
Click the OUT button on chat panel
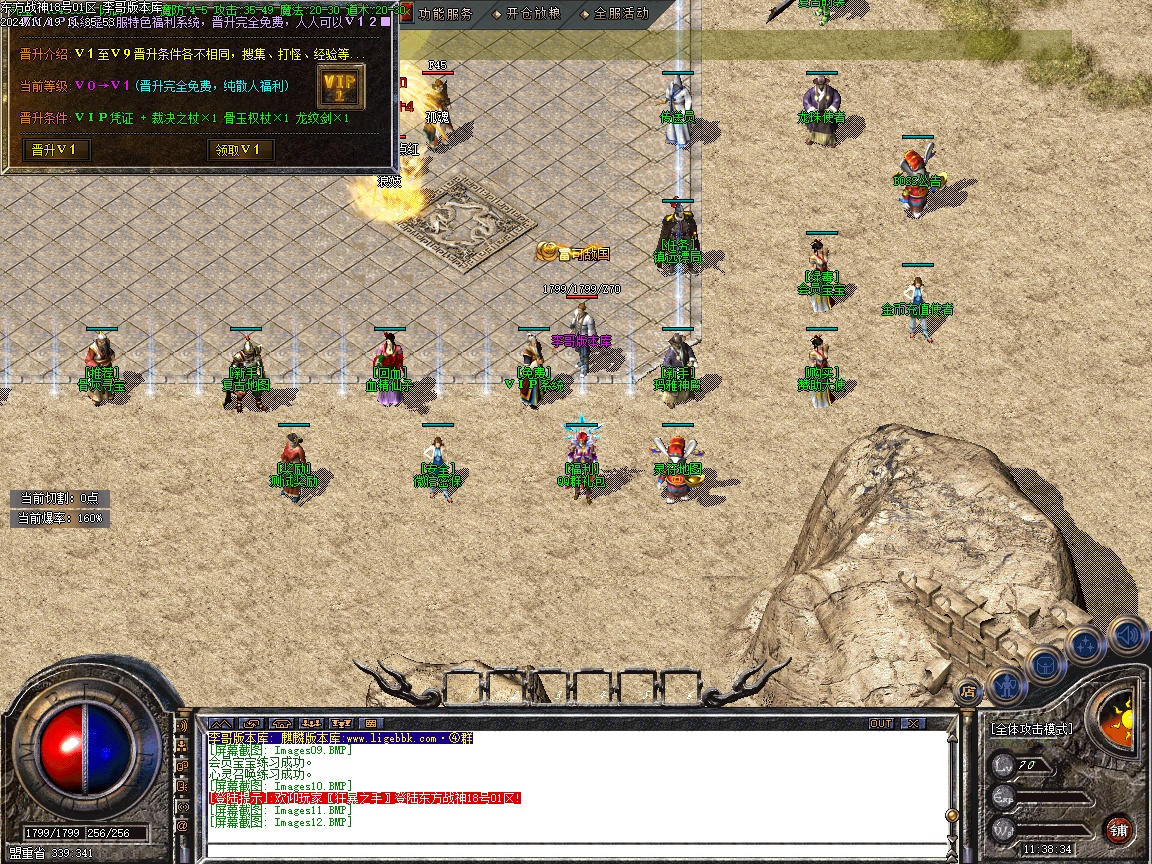881,723
